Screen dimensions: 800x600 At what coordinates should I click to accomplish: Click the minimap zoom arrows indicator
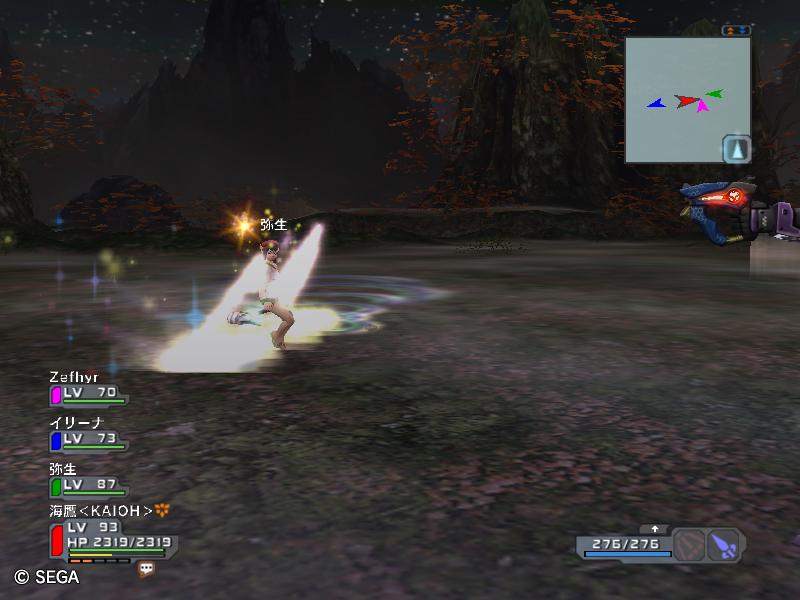(x=736, y=30)
